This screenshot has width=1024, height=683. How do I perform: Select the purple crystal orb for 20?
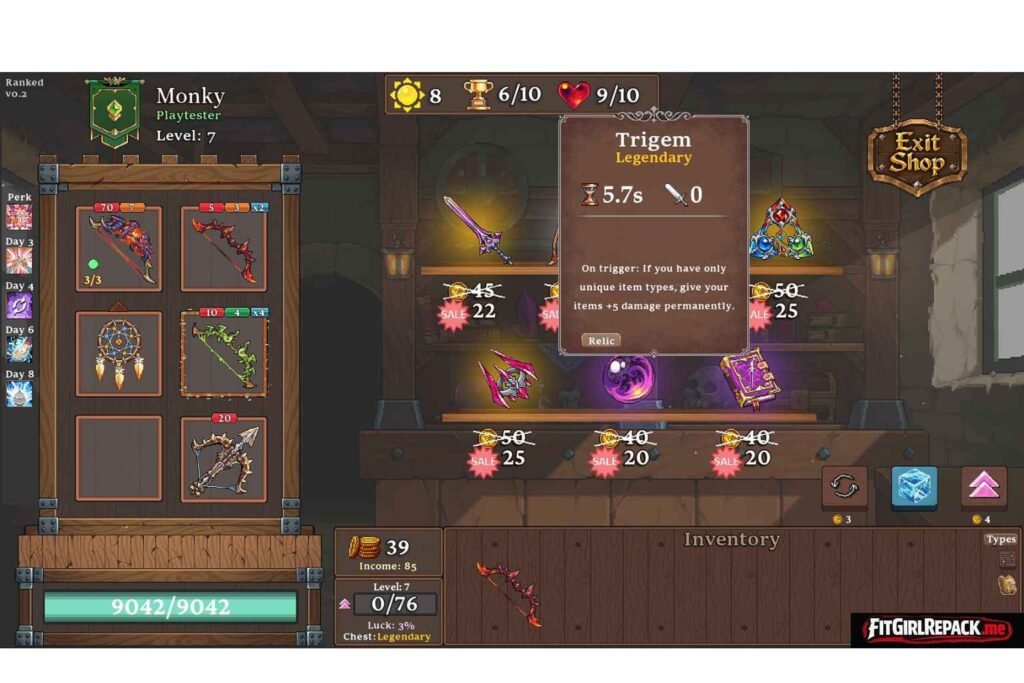click(627, 379)
